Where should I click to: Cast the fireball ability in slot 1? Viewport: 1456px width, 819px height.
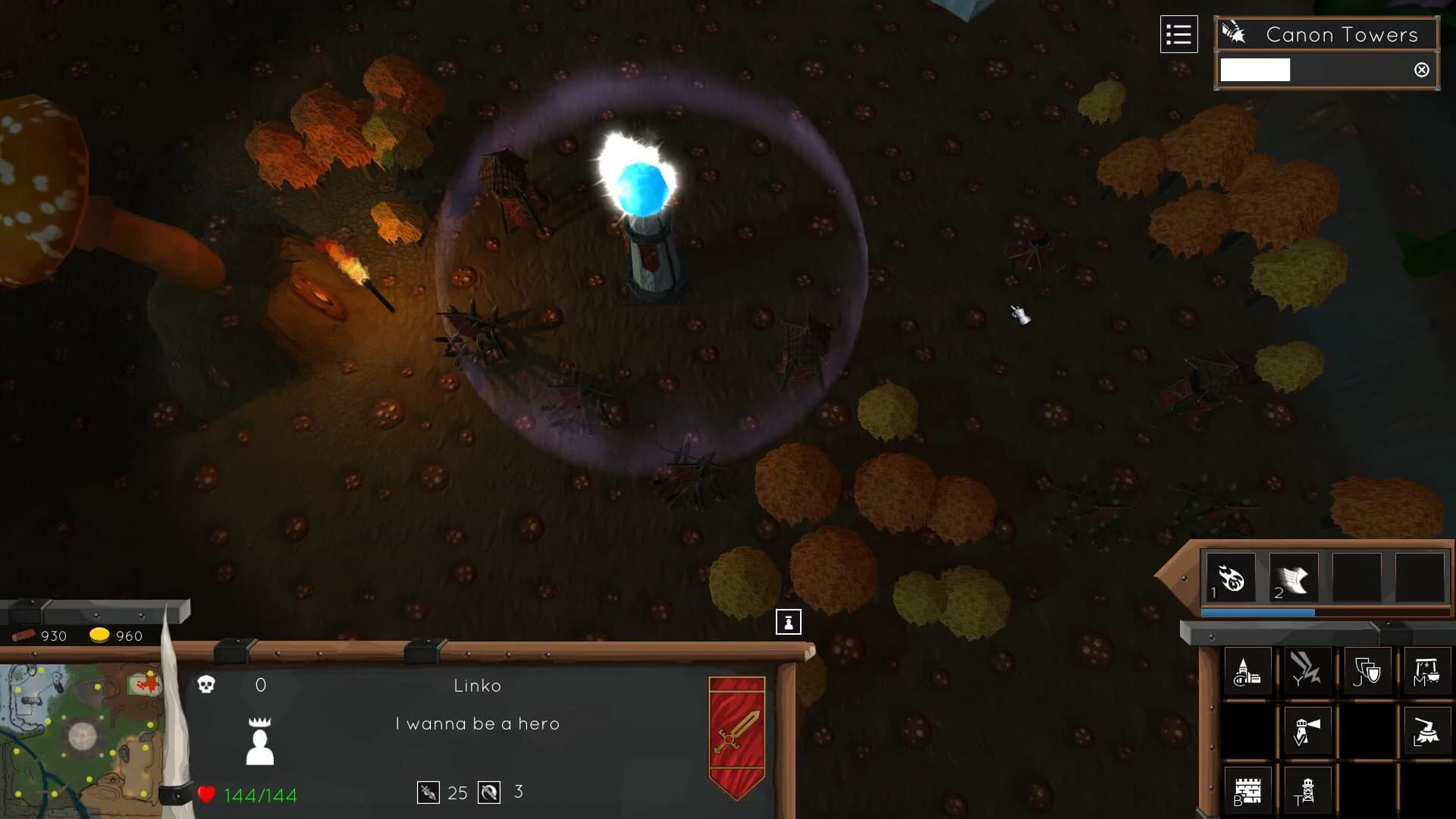coord(1232,578)
